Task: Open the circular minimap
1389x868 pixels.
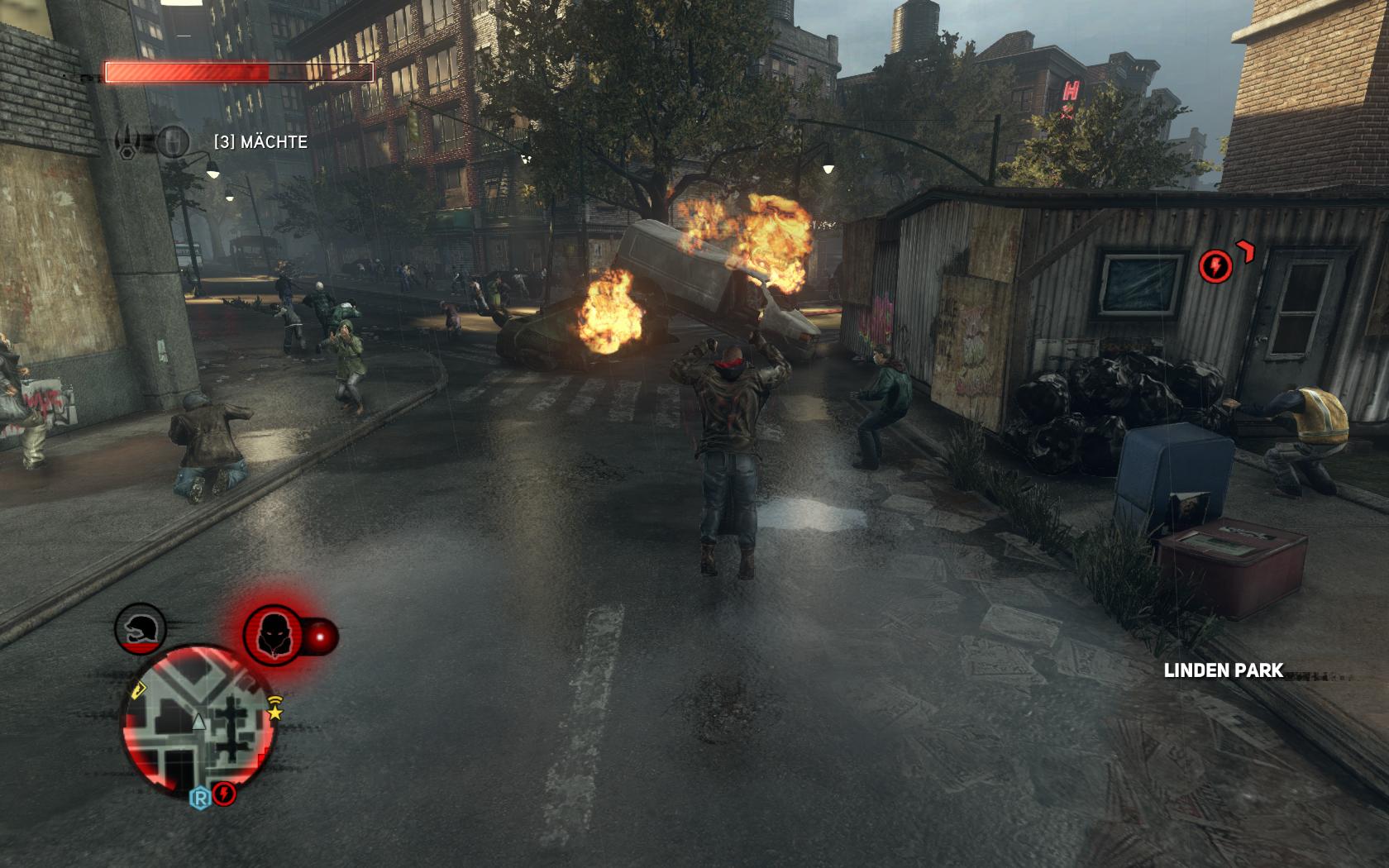Action: click(198, 723)
